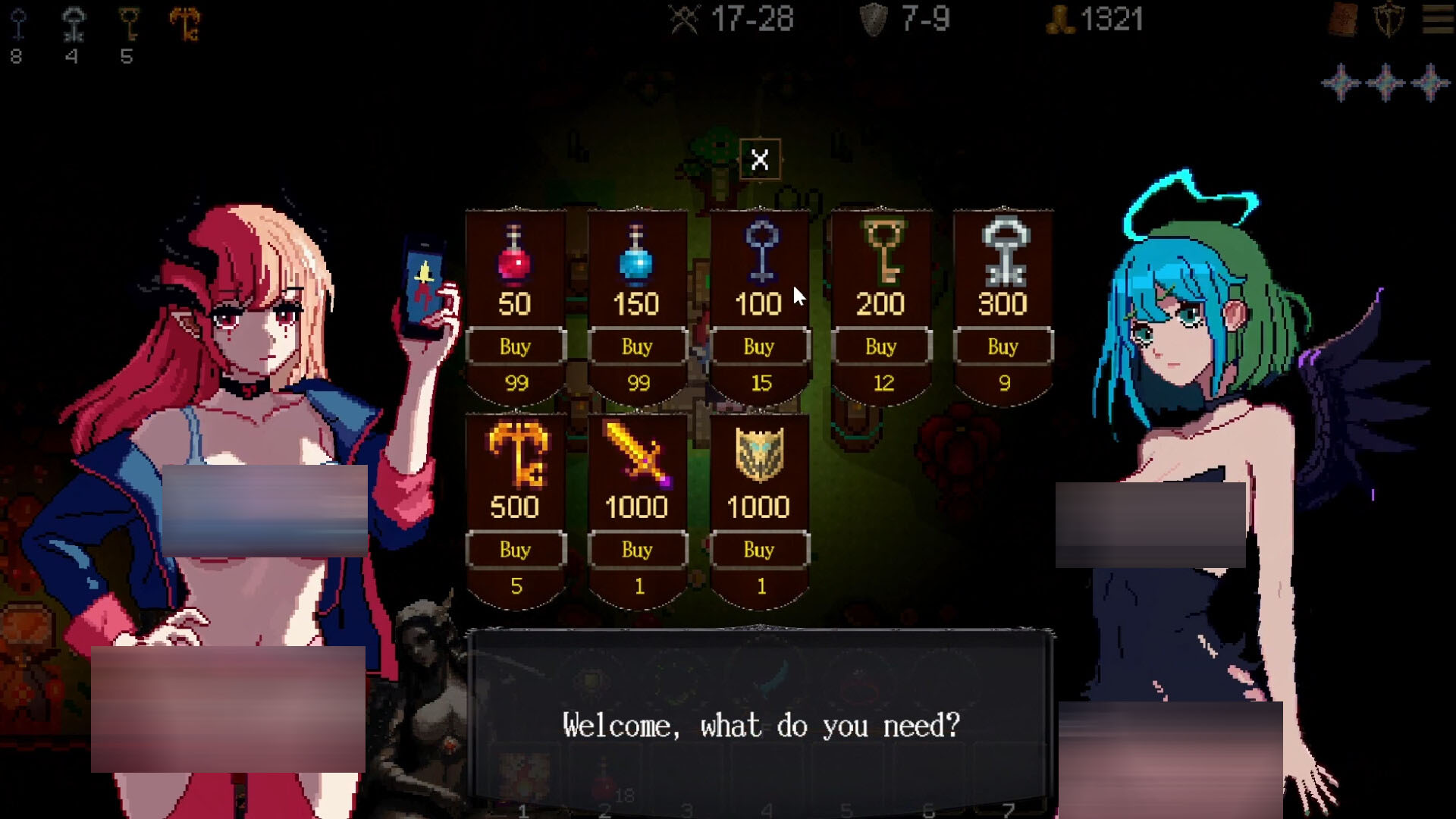This screenshot has height=819, width=1456.
Task: Buy the red potion for 50
Action: tap(515, 347)
